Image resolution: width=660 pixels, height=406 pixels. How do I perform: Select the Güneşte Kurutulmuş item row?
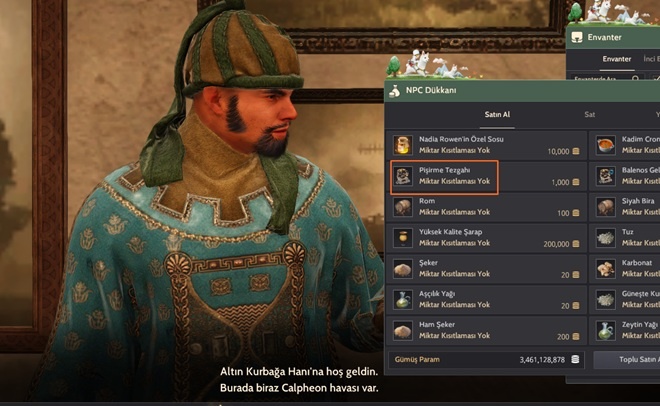[x=628, y=300]
